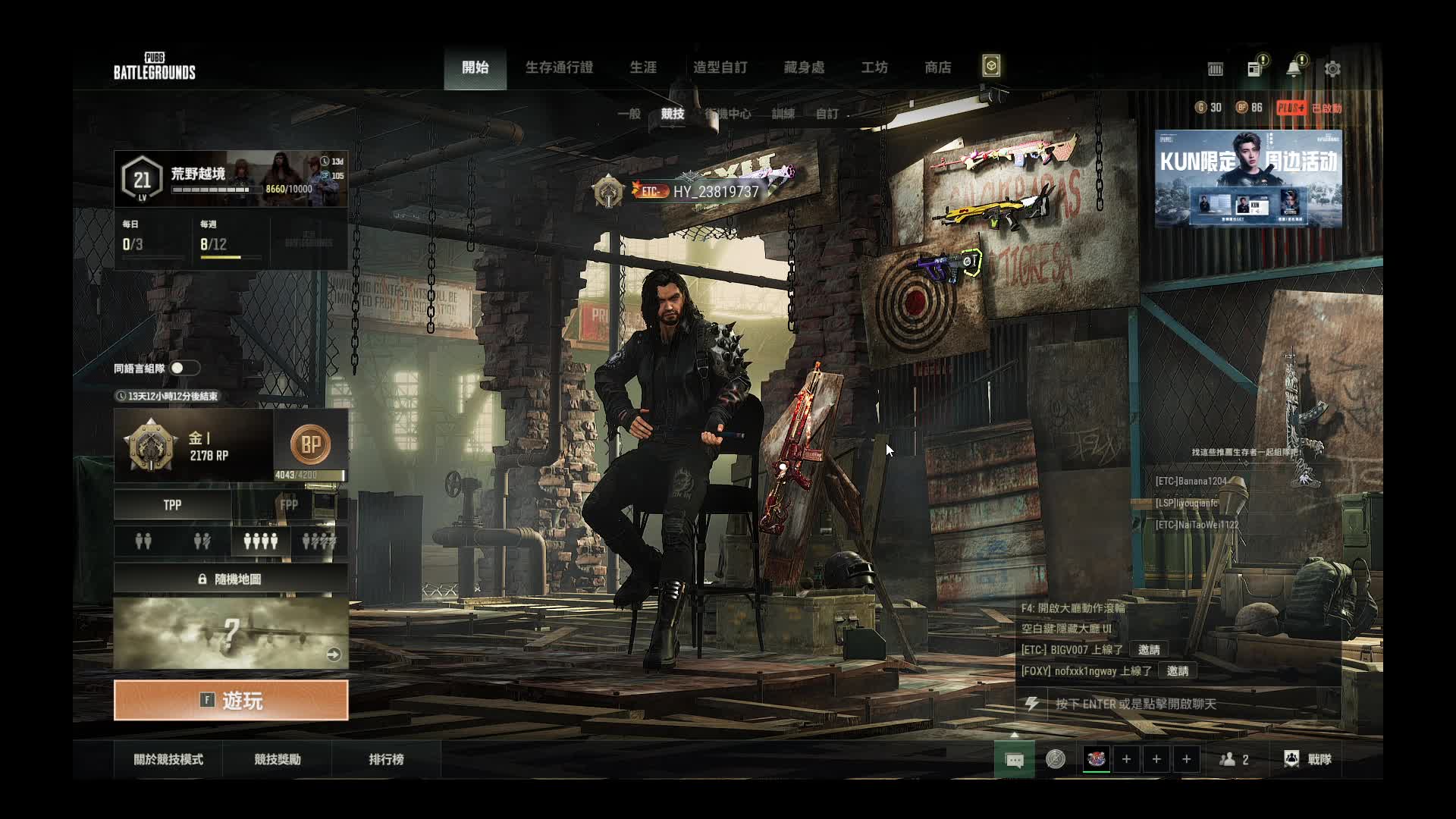Click the chat input field
The image size is (1456, 819).
pyautogui.click(x=1191, y=704)
